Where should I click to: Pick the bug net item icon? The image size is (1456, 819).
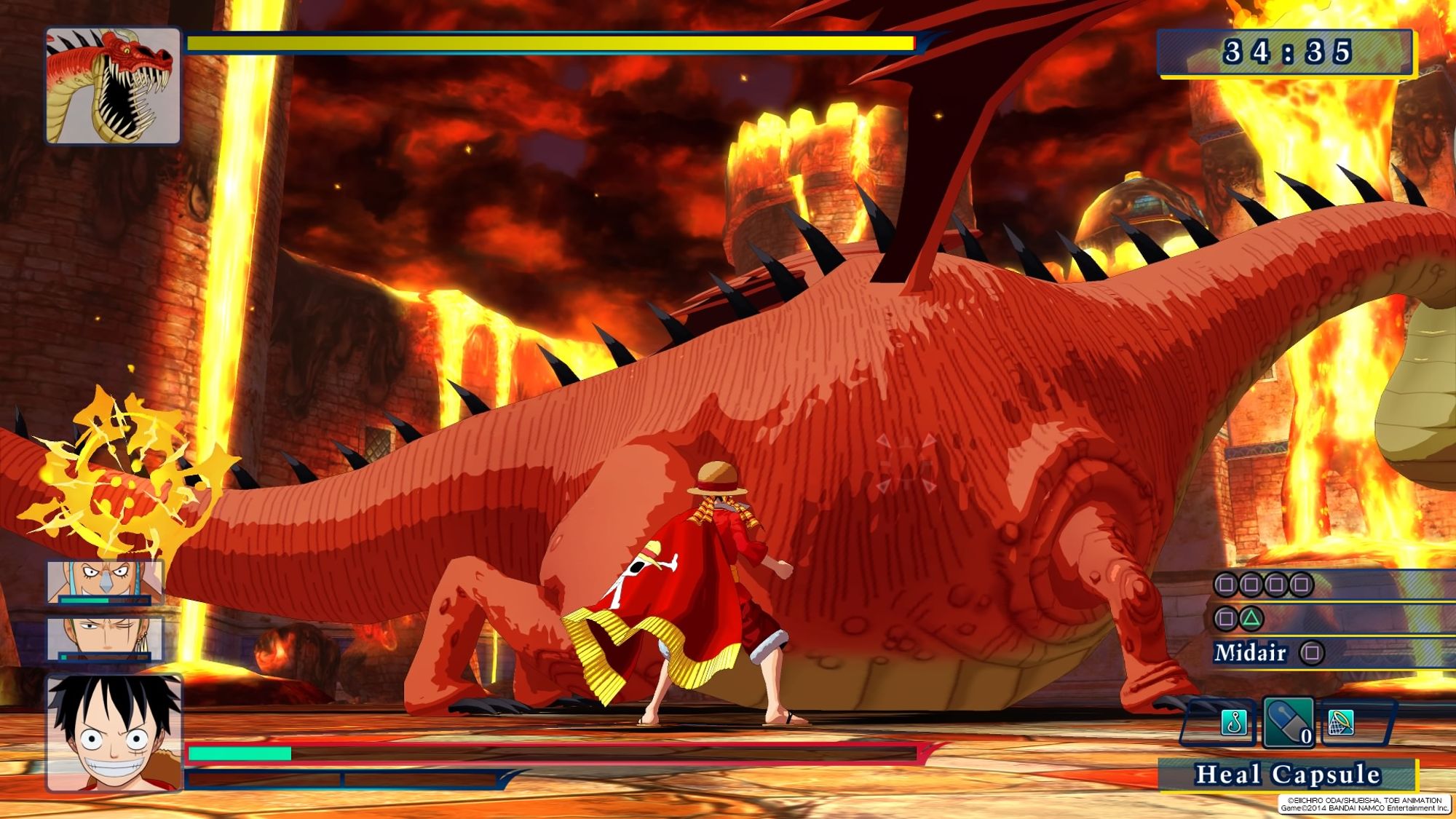tap(1341, 722)
